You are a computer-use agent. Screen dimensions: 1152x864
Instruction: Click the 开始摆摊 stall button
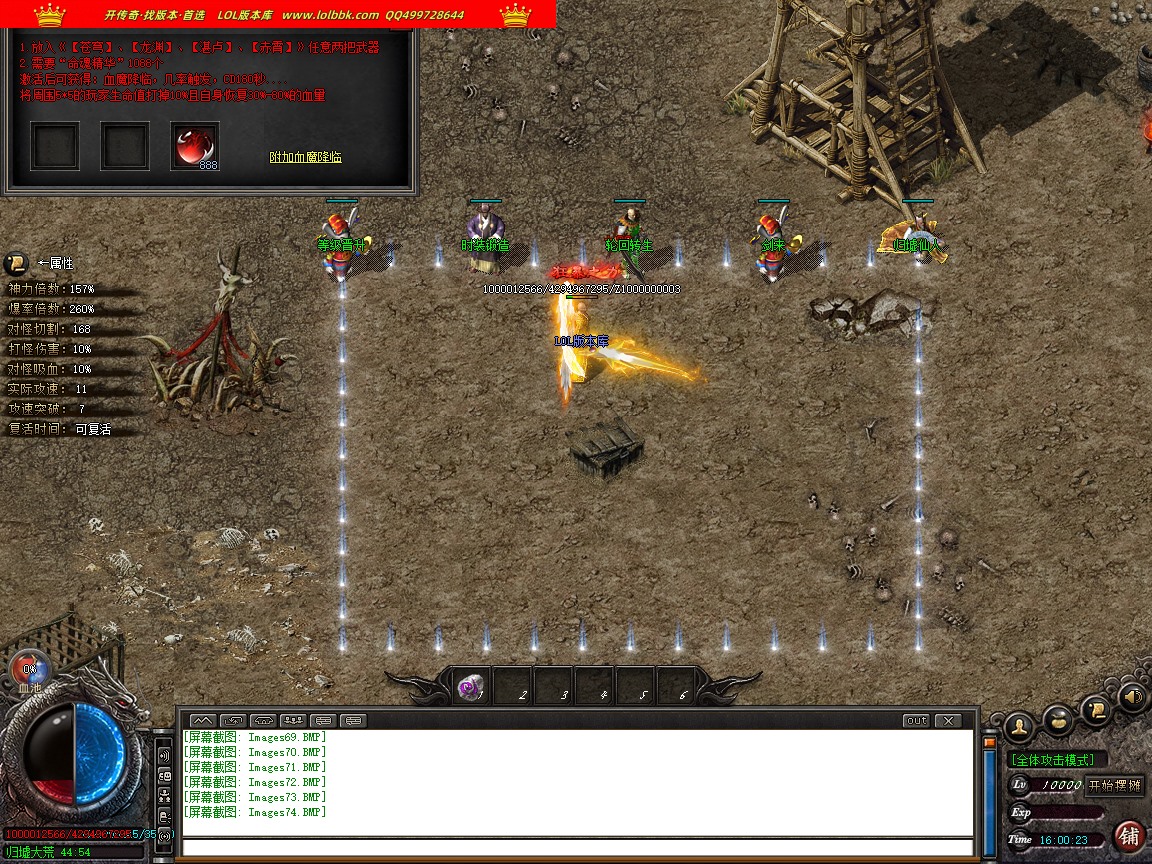[x=1114, y=785]
